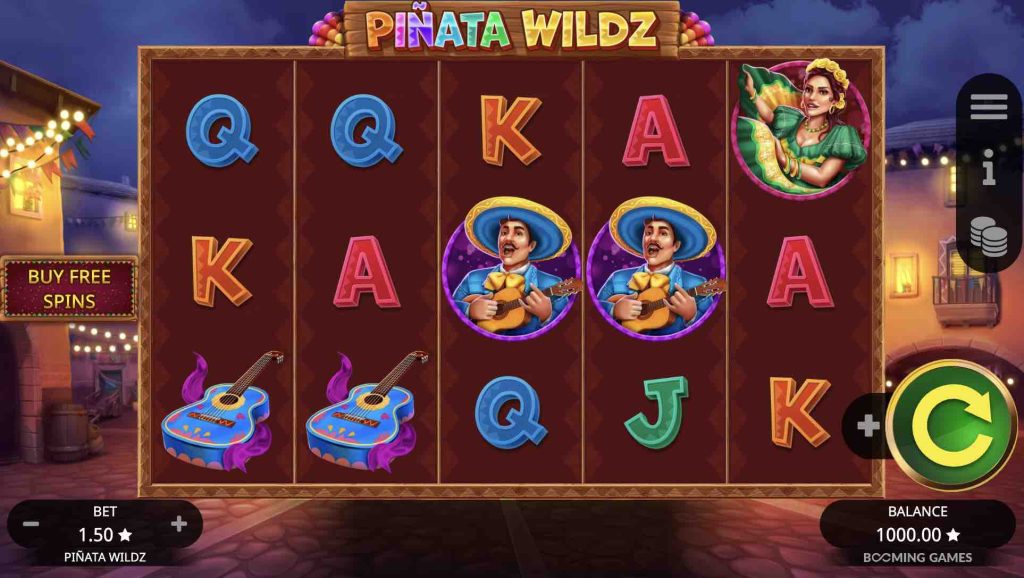1024x578 pixels.
Task: Open the hamburger menu
Action: [x=988, y=106]
